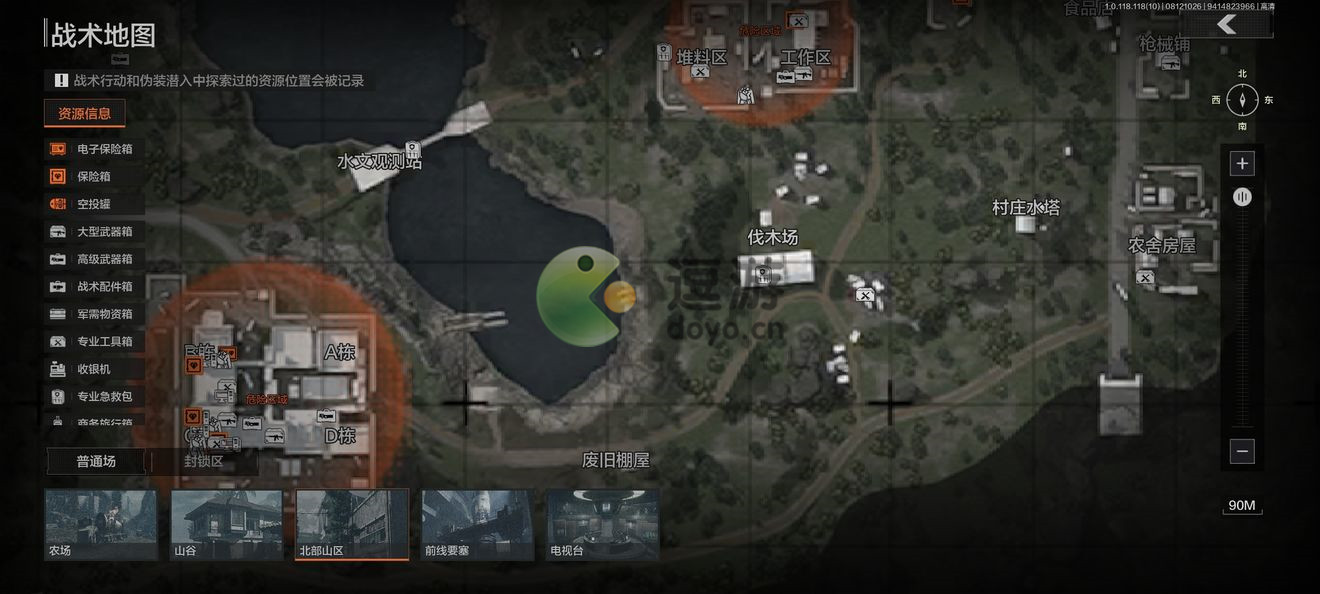Viewport: 1320px width, 594px height.
Task: Switch to the 封锁区 mode tab
Action: tap(204, 461)
